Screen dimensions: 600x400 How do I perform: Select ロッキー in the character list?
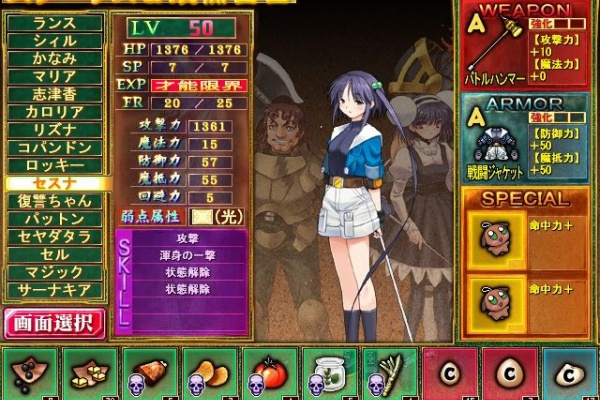pos(54,166)
